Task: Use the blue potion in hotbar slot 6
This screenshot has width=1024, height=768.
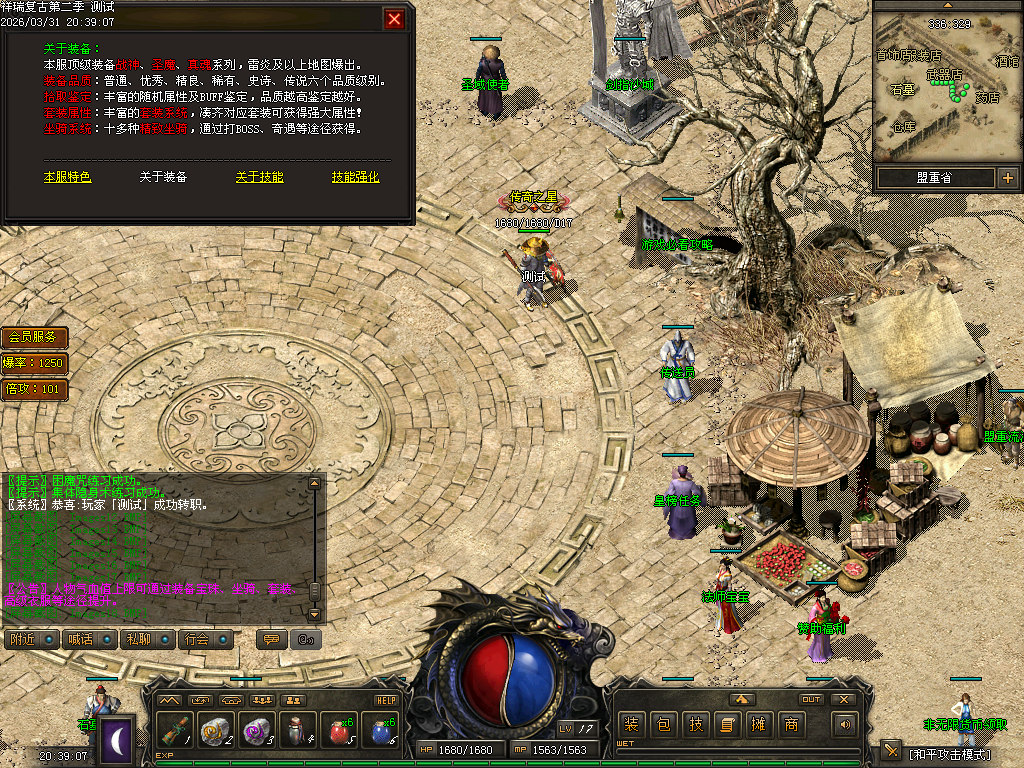Action: (x=380, y=732)
